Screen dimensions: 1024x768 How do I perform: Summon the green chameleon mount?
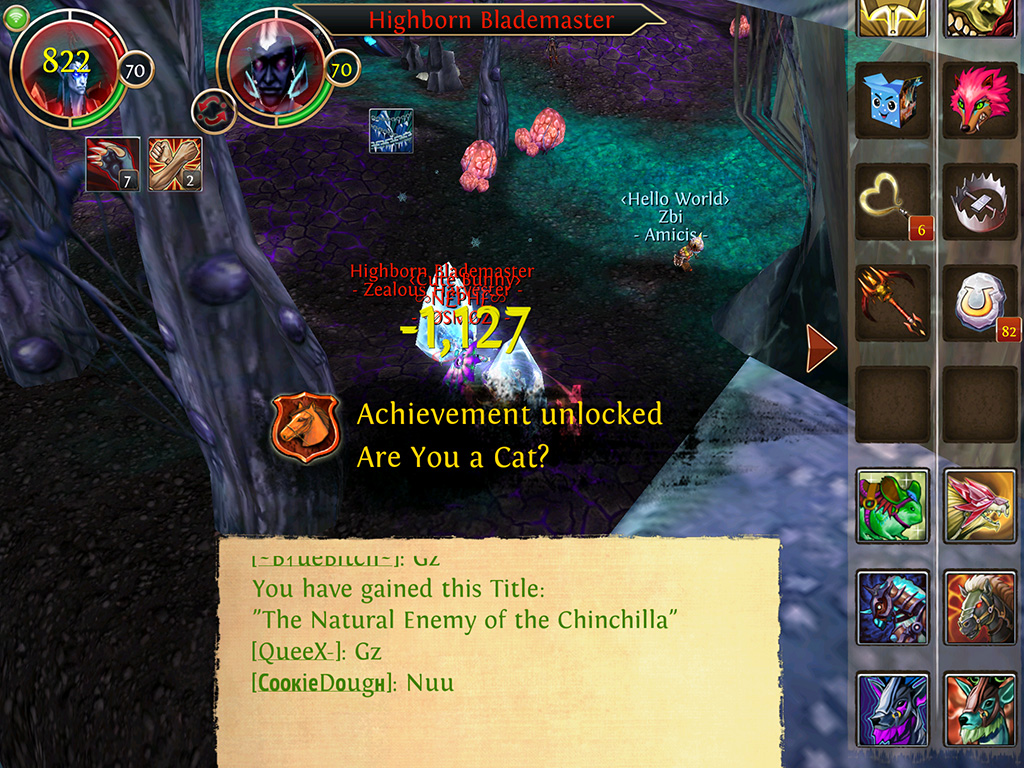coord(893,505)
